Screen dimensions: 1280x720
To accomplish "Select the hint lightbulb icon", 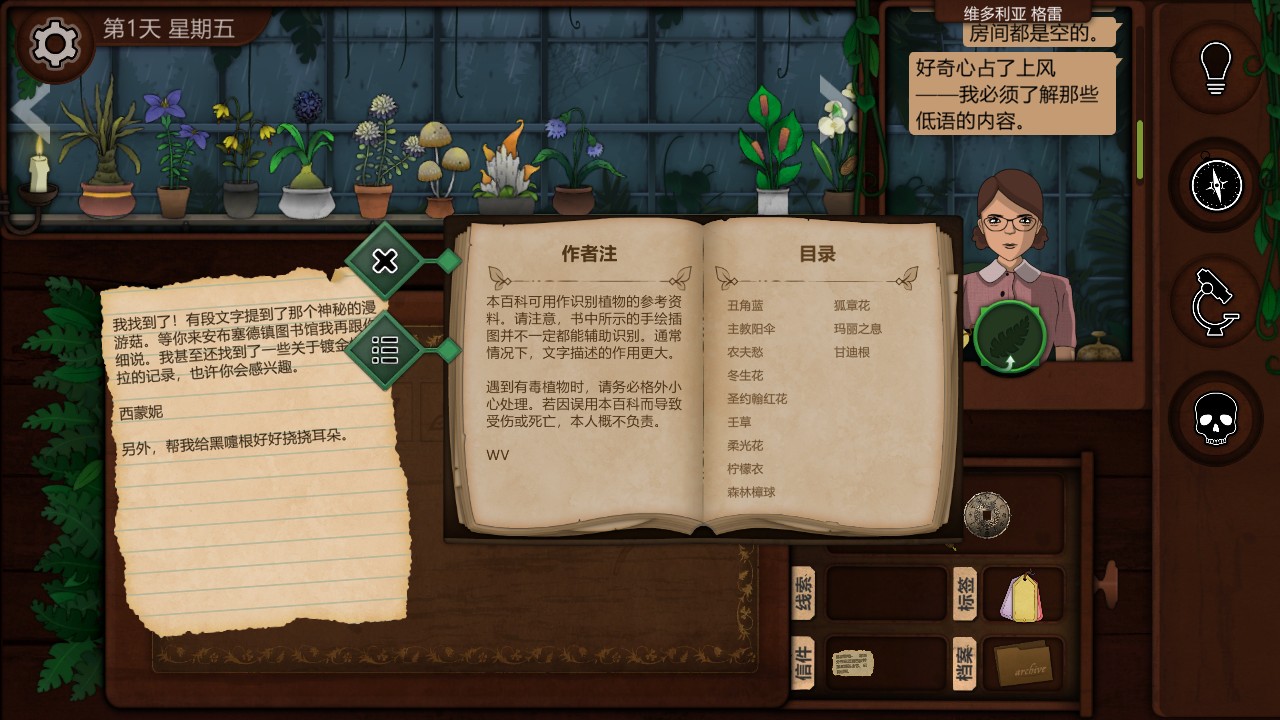I will 1215,68.
